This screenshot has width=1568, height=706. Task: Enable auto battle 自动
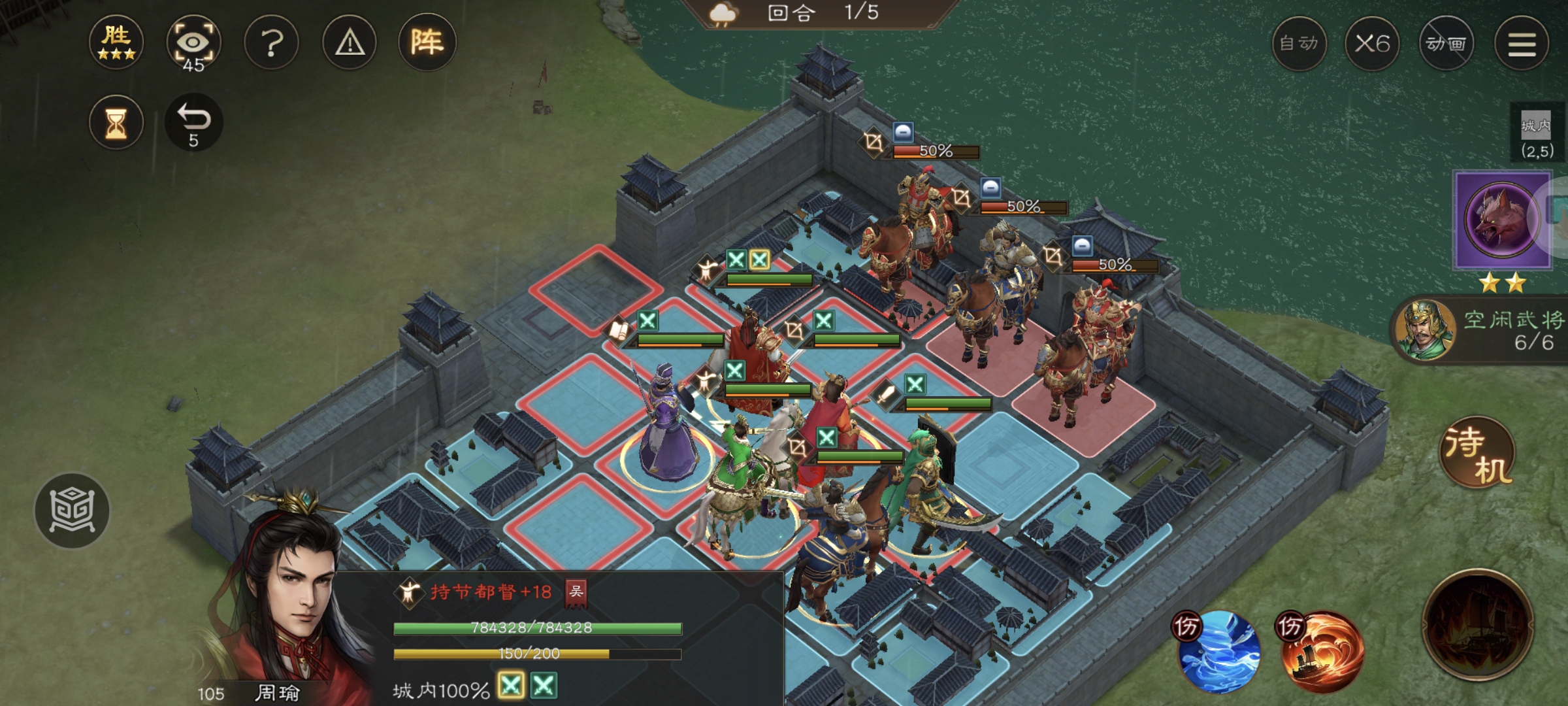pos(1299,44)
